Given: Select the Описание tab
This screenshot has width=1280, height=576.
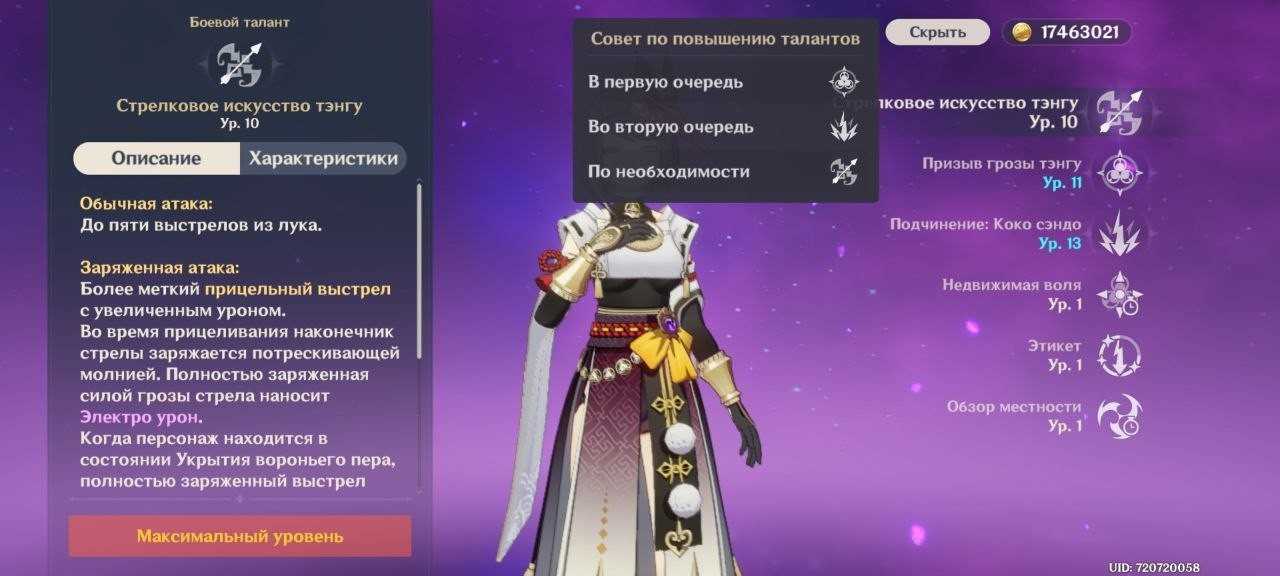Looking at the screenshot, I should pos(156,159).
